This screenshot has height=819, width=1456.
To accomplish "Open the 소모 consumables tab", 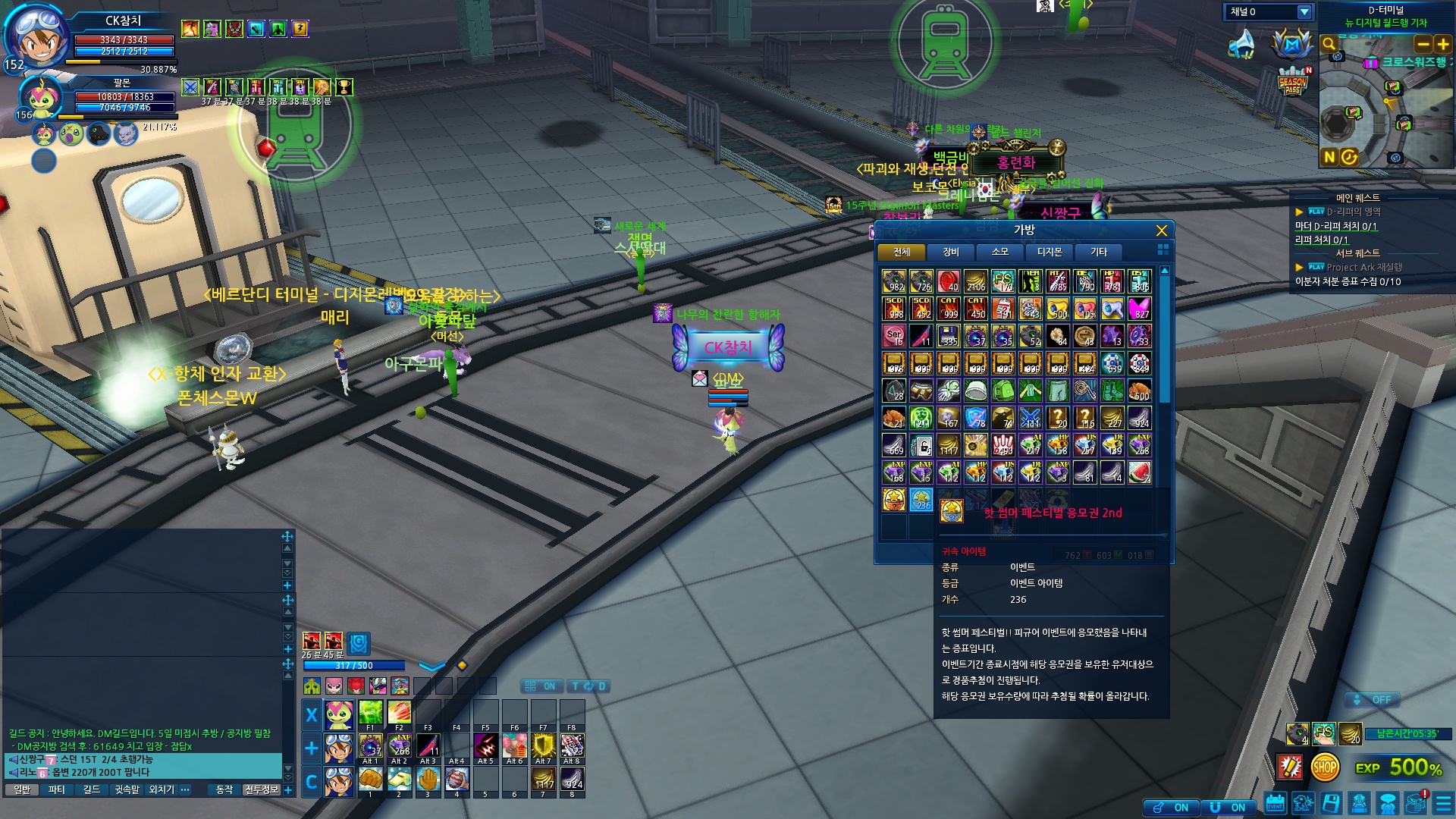I will [999, 252].
